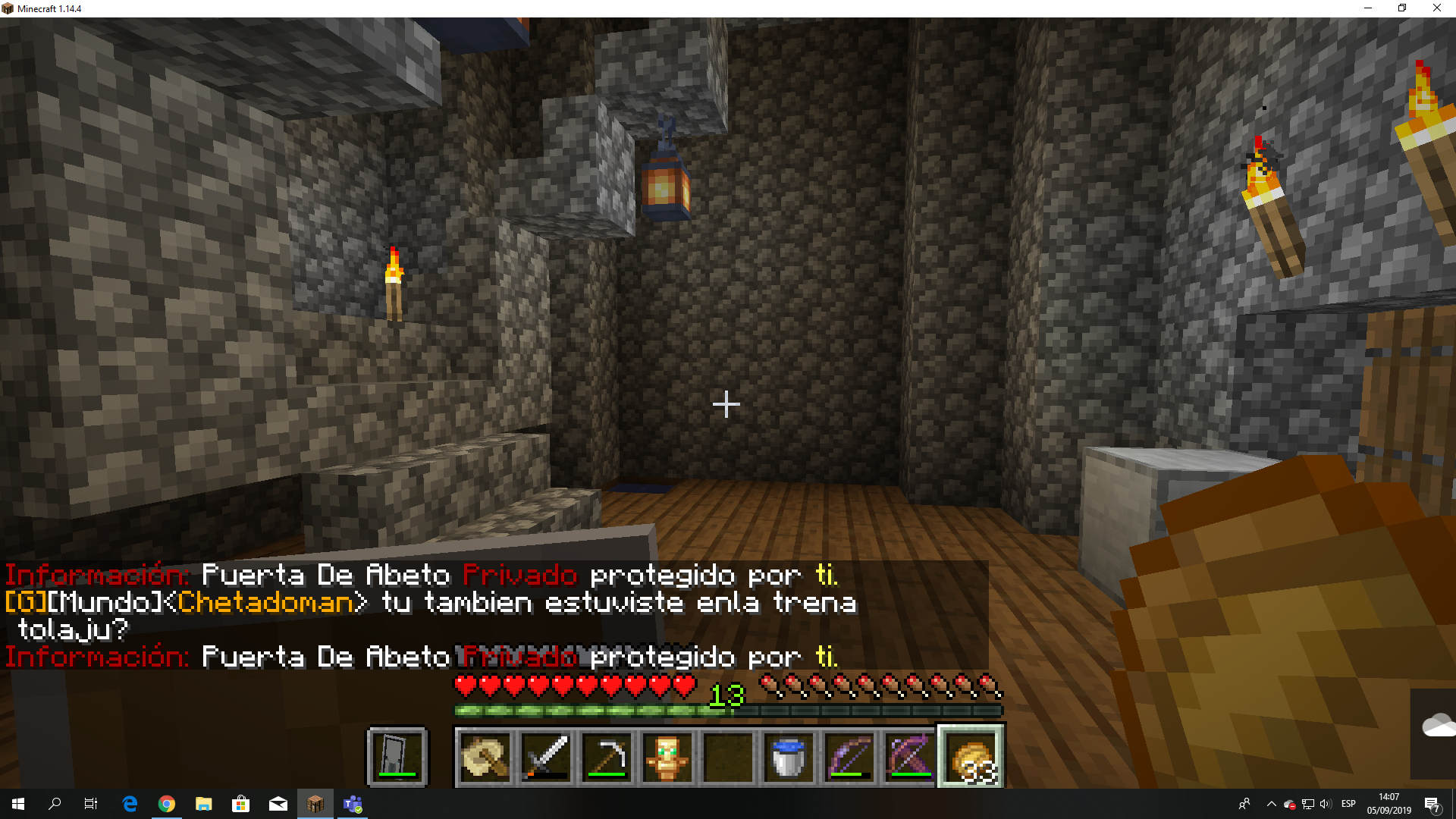Image resolution: width=1456 pixels, height=819 pixels.
Task: Select the food stack of 33 slot
Action: tap(971, 756)
